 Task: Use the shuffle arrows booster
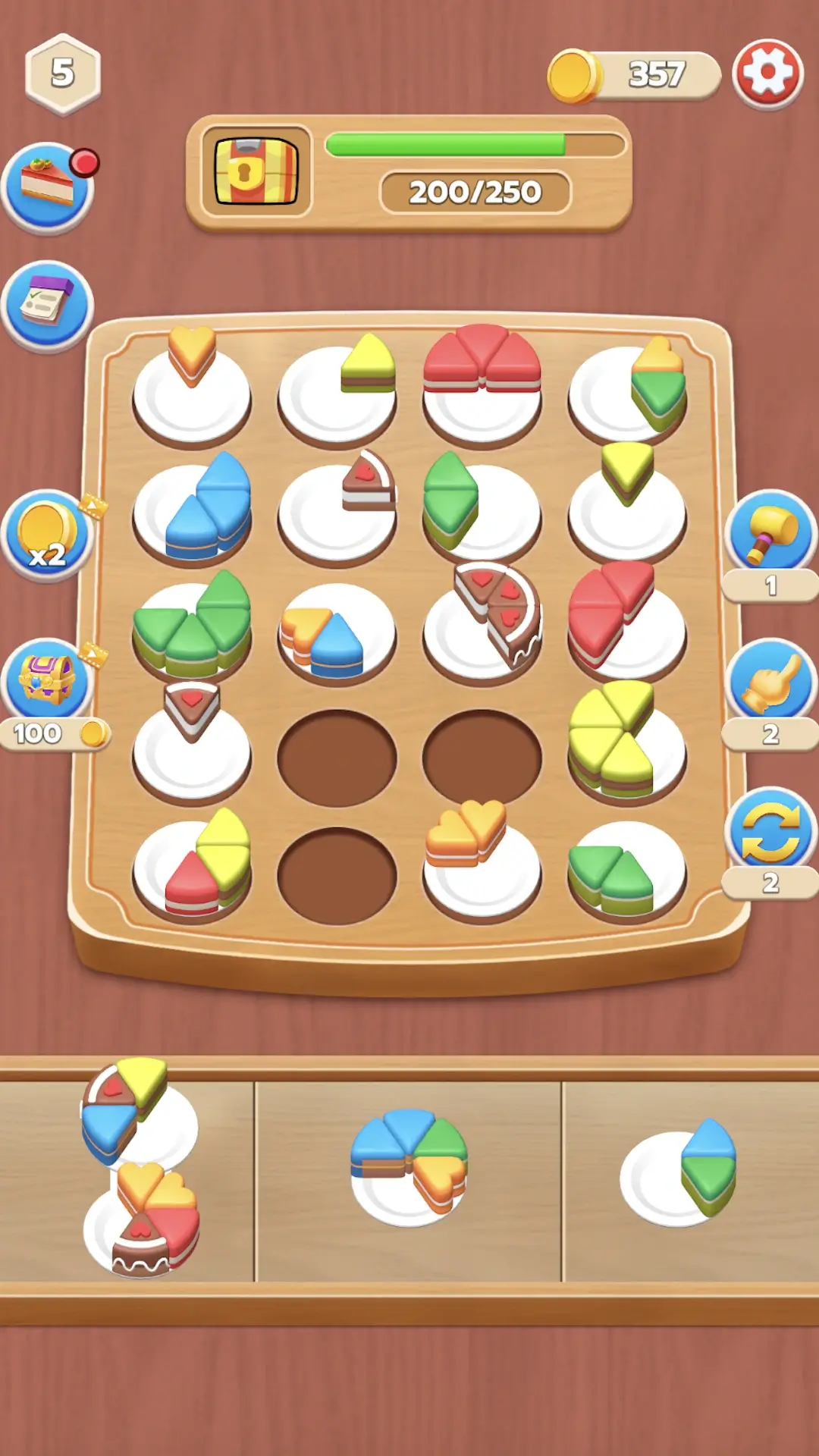pyautogui.click(x=770, y=831)
